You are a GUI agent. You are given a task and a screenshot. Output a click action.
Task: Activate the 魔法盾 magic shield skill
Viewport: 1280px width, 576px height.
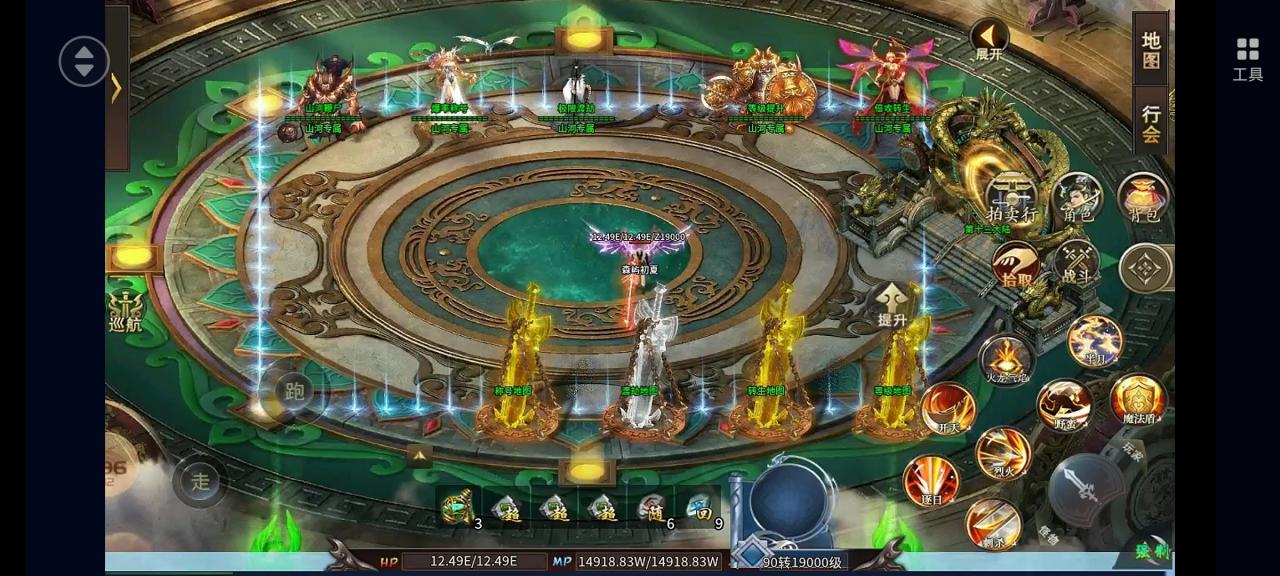coord(1138,399)
